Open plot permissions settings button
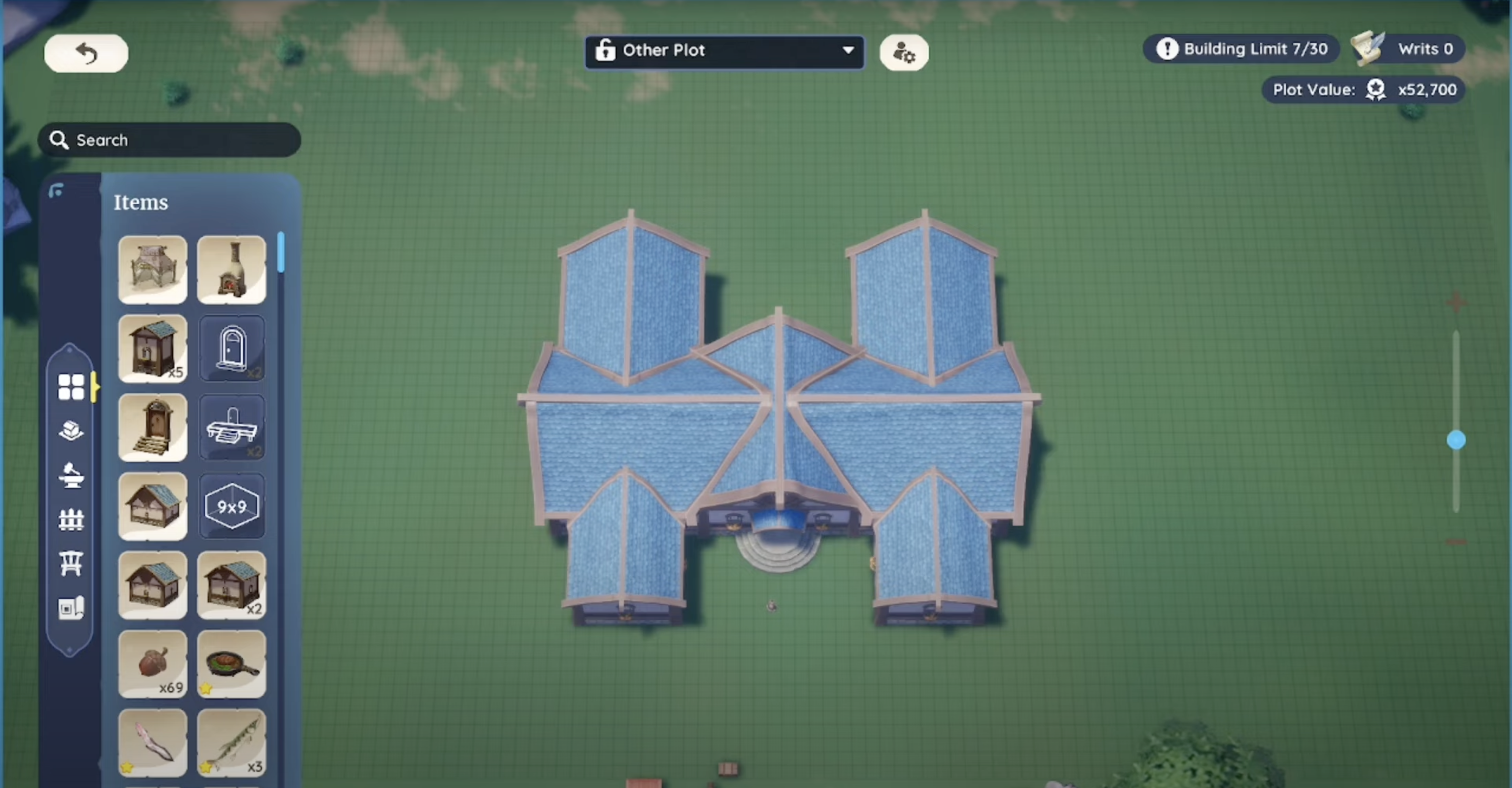The width and height of the screenshot is (1512, 788). point(903,54)
